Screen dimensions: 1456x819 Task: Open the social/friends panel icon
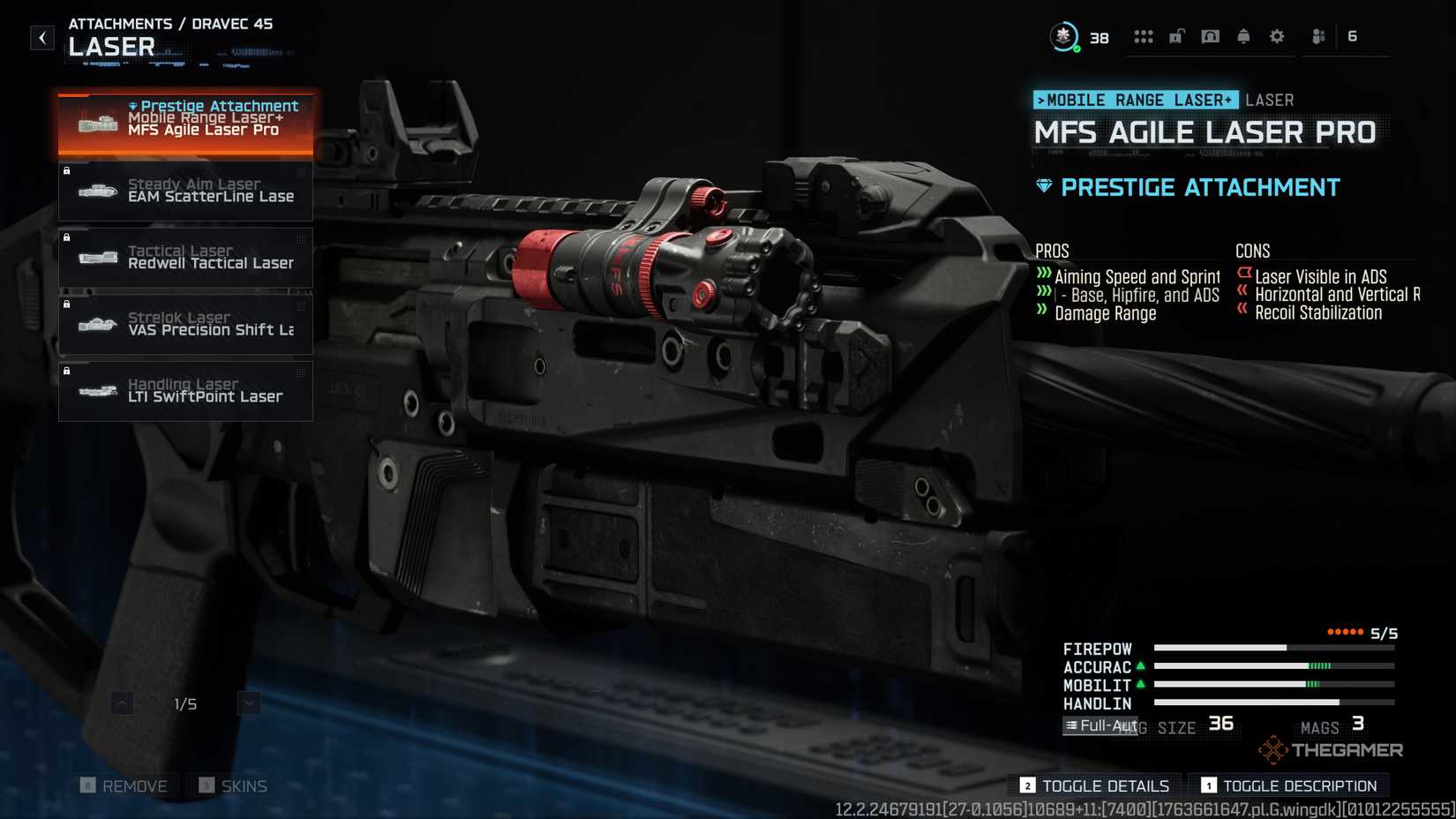pos(1317,36)
